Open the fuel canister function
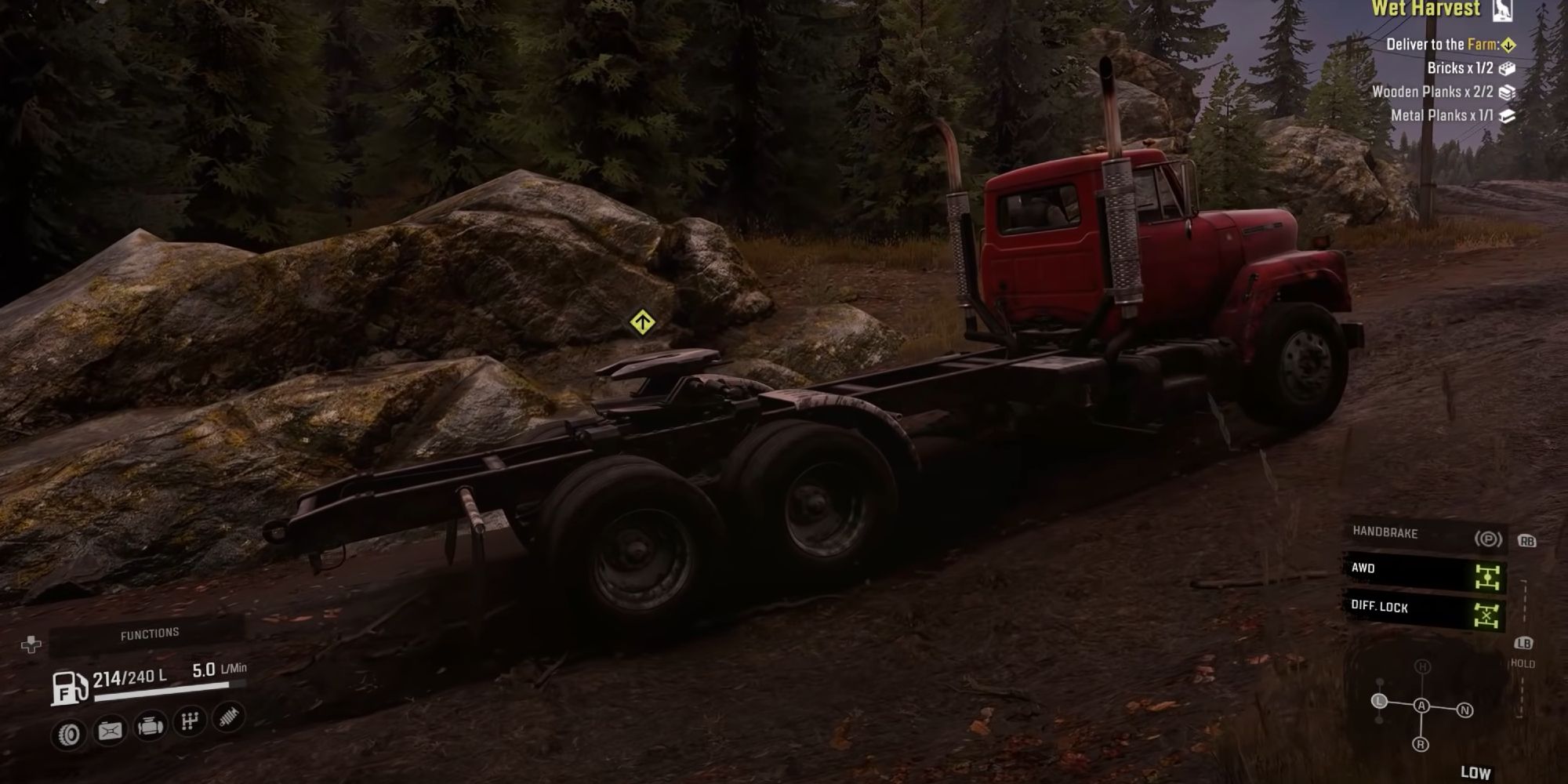Image resolution: width=1568 pixels, height=784 pixels. pos(110,731)
